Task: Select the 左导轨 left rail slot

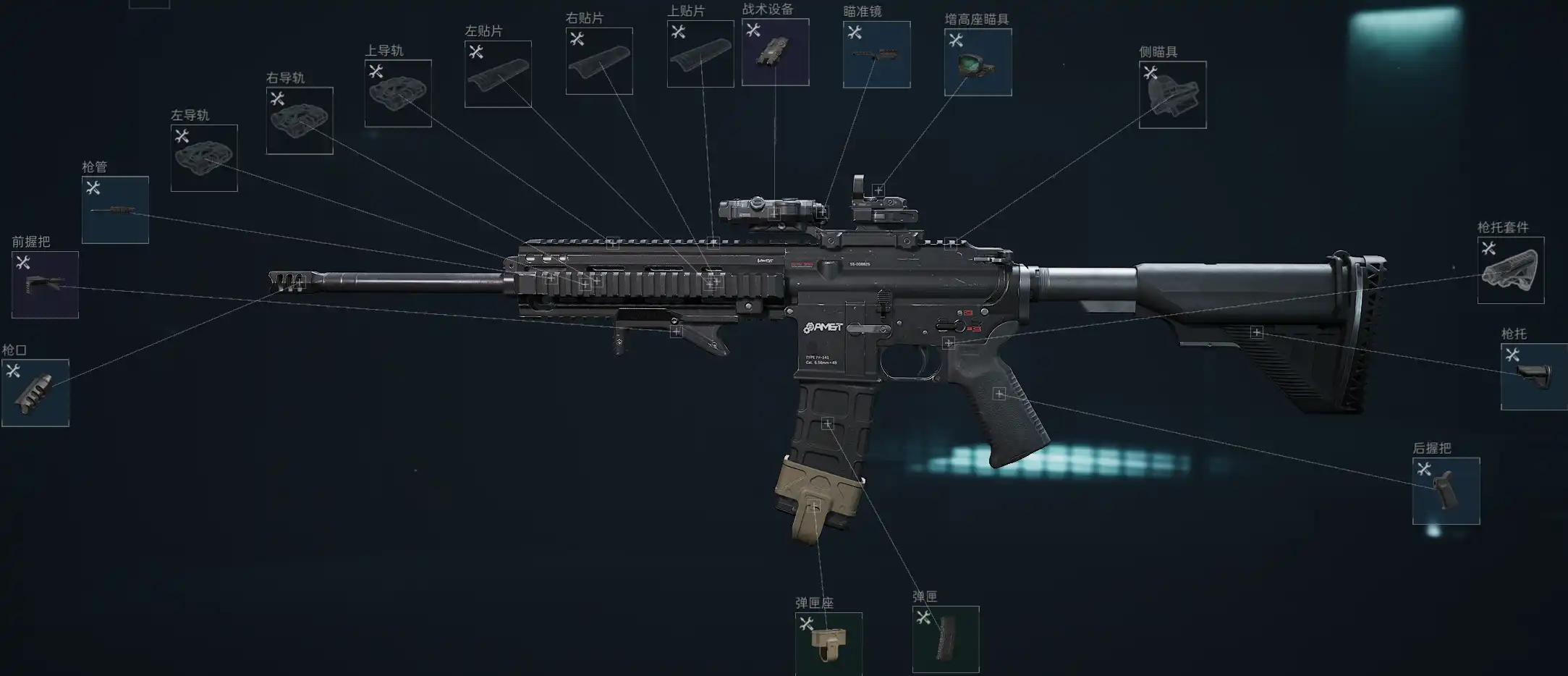Action: click(x=204, y=158)
